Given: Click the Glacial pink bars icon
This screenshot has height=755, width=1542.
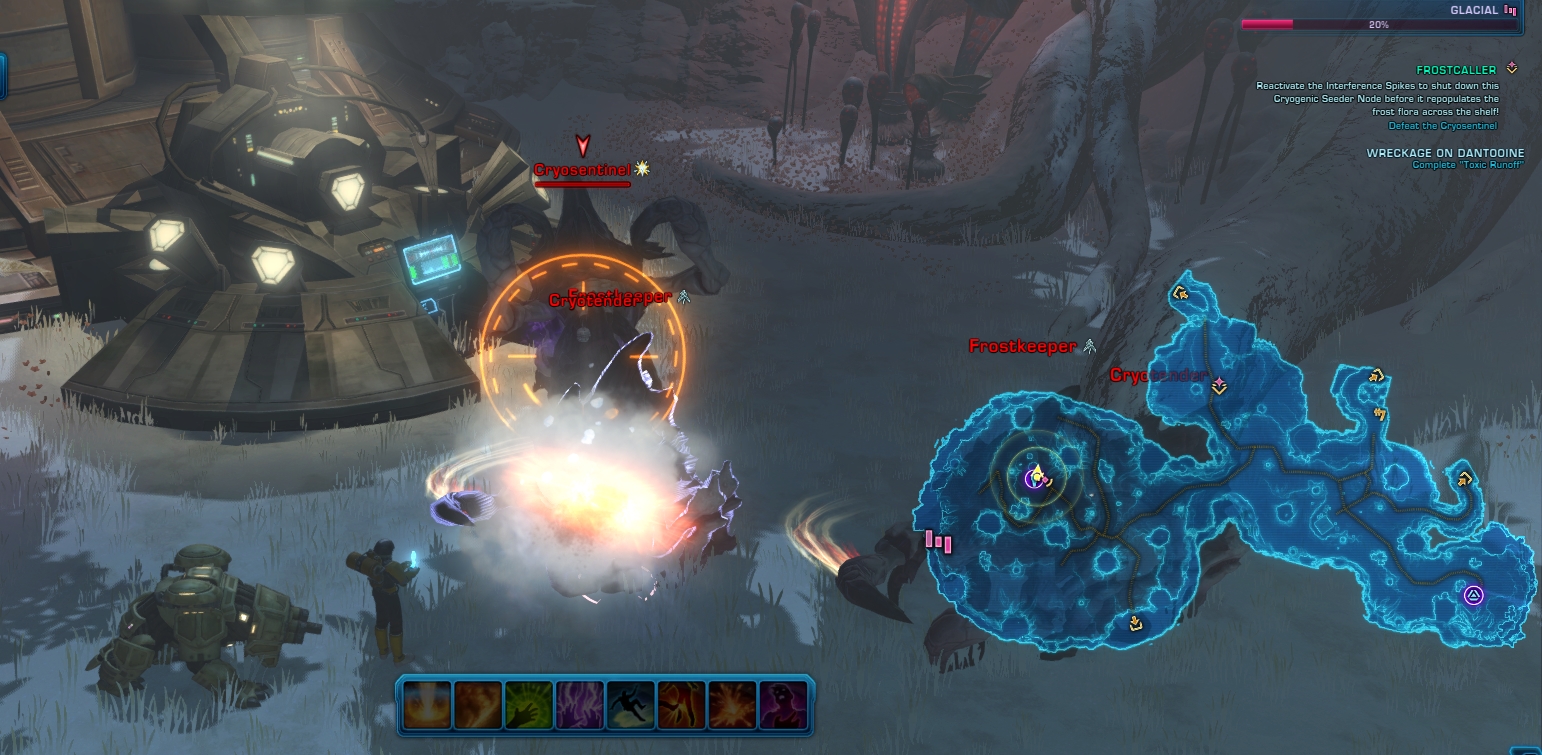Looking at the screenshot, I should 1511,11.
